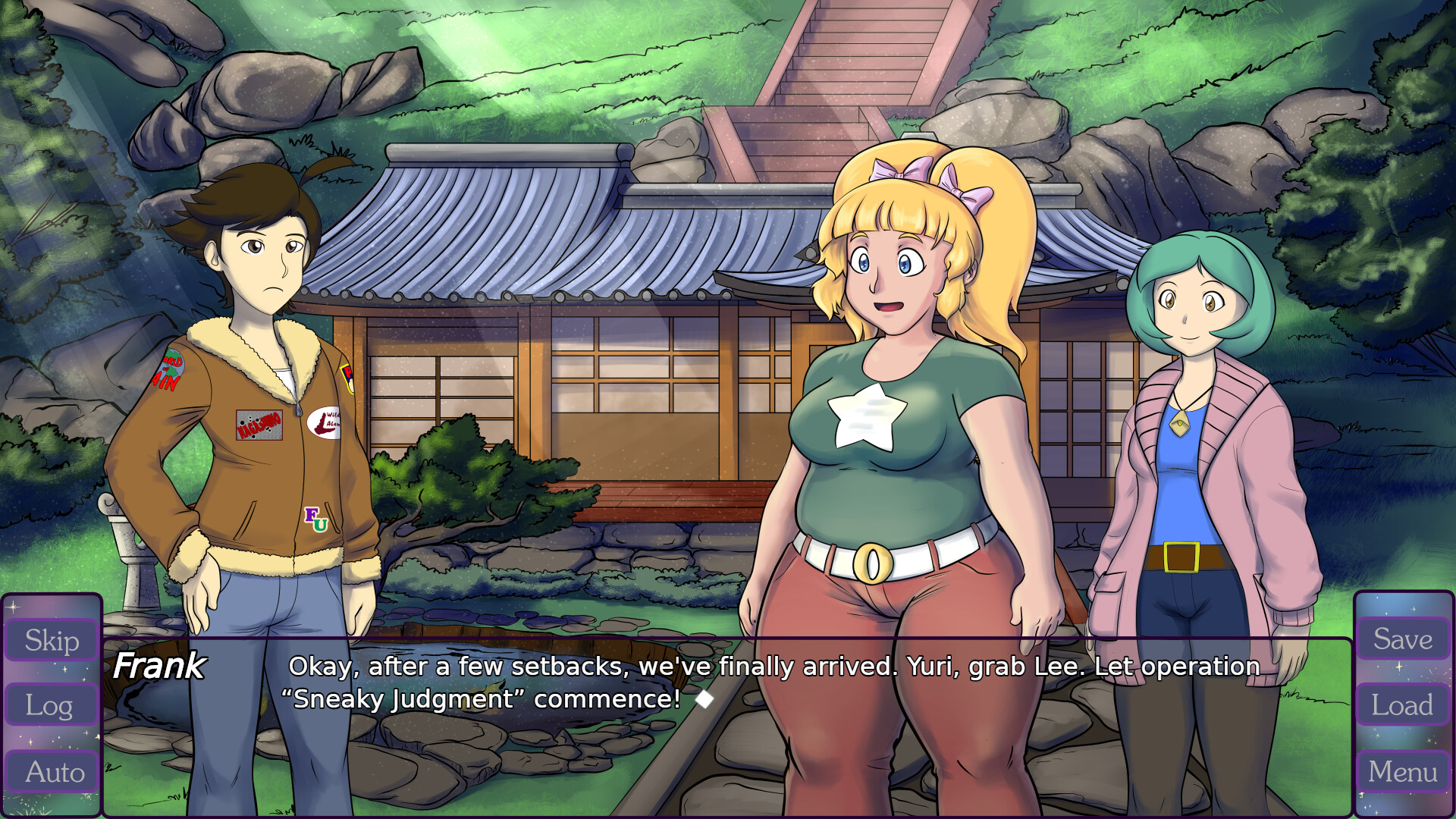Click the Skip button
This screenshot has height=819, width=1456.
click(x=51, y=641)
